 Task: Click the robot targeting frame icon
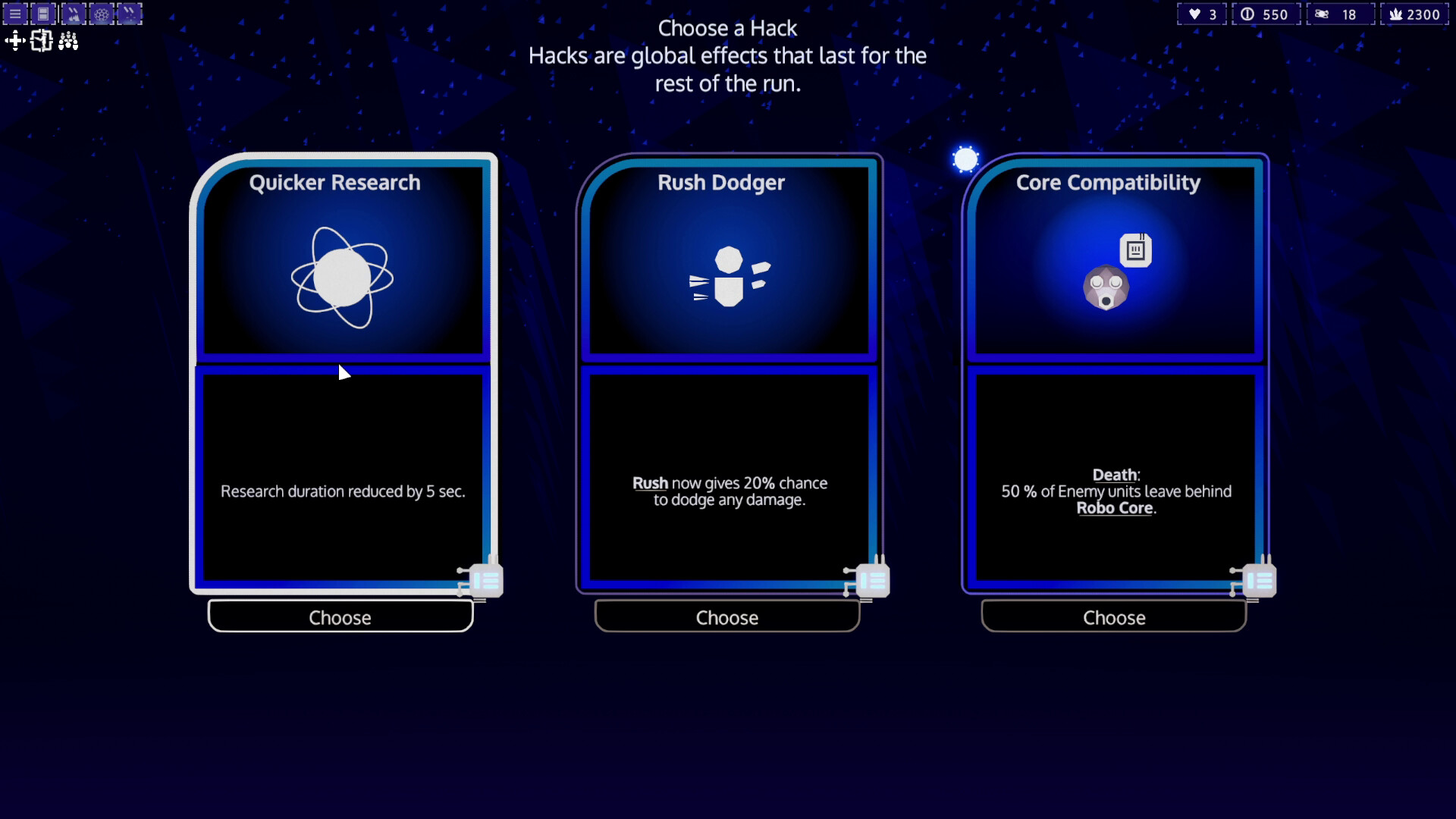[42, 41]
